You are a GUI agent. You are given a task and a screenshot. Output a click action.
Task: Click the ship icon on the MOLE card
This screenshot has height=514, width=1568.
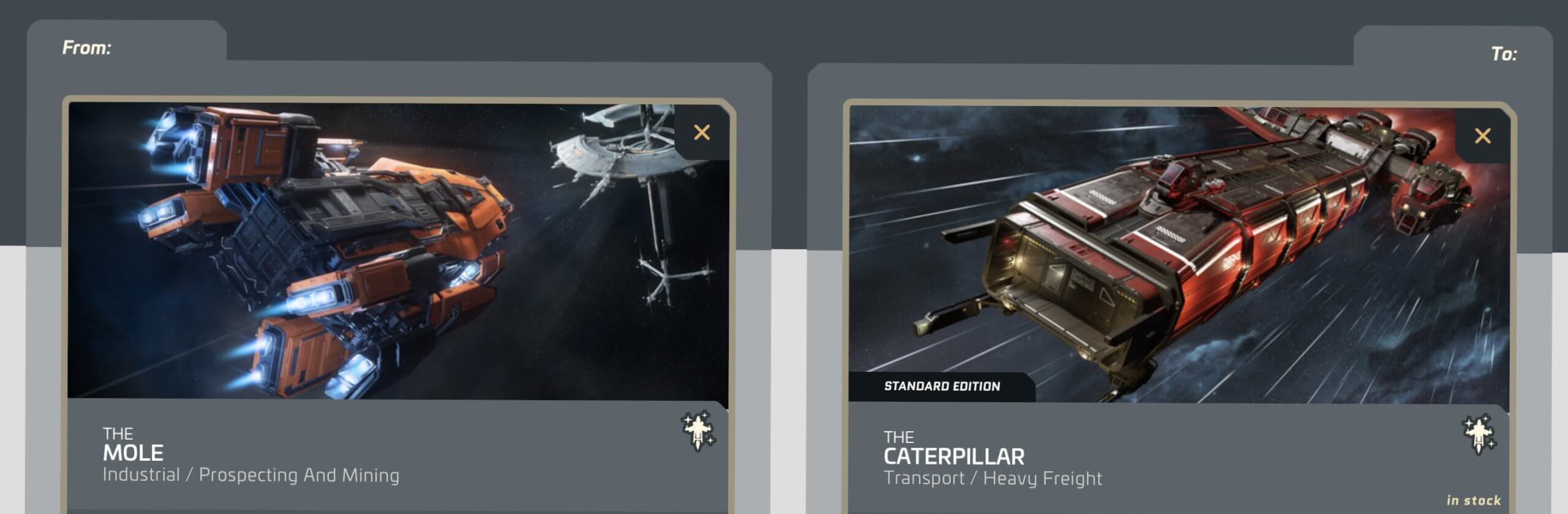698,431
